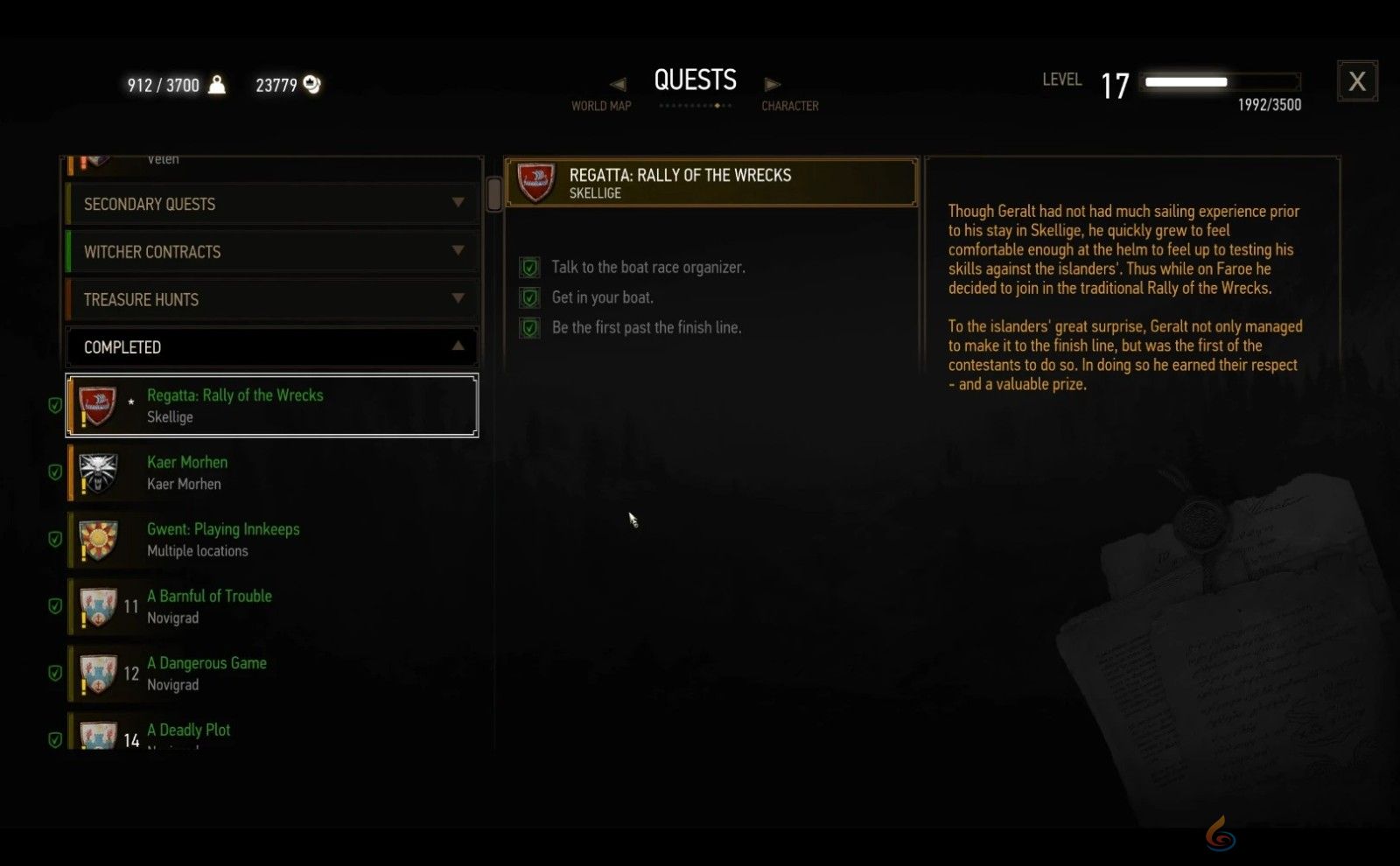Open the Treasure Hunts category

point(272,300)
